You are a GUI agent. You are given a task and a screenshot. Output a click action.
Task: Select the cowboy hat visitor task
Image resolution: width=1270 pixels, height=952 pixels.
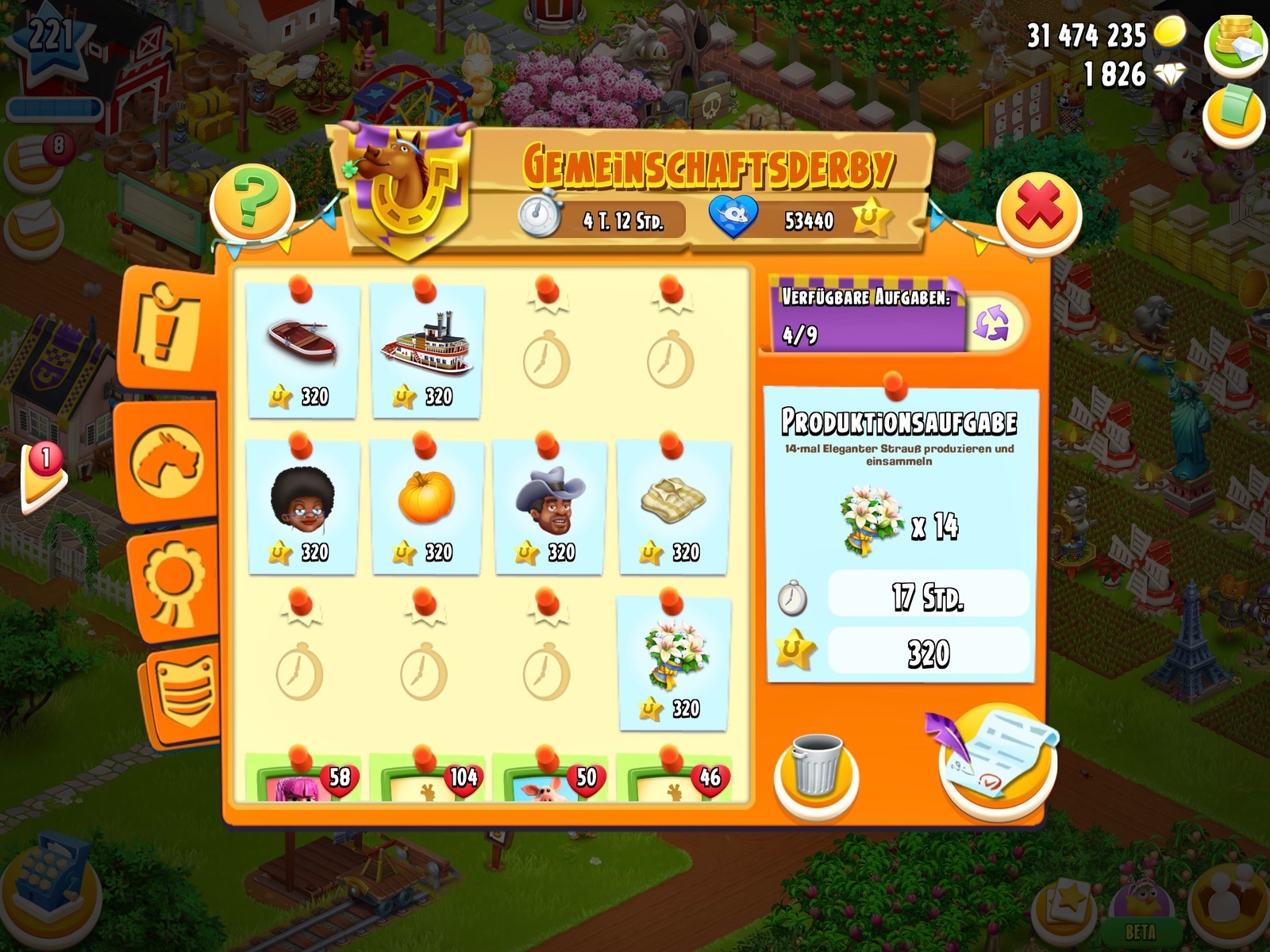[550, 506]
